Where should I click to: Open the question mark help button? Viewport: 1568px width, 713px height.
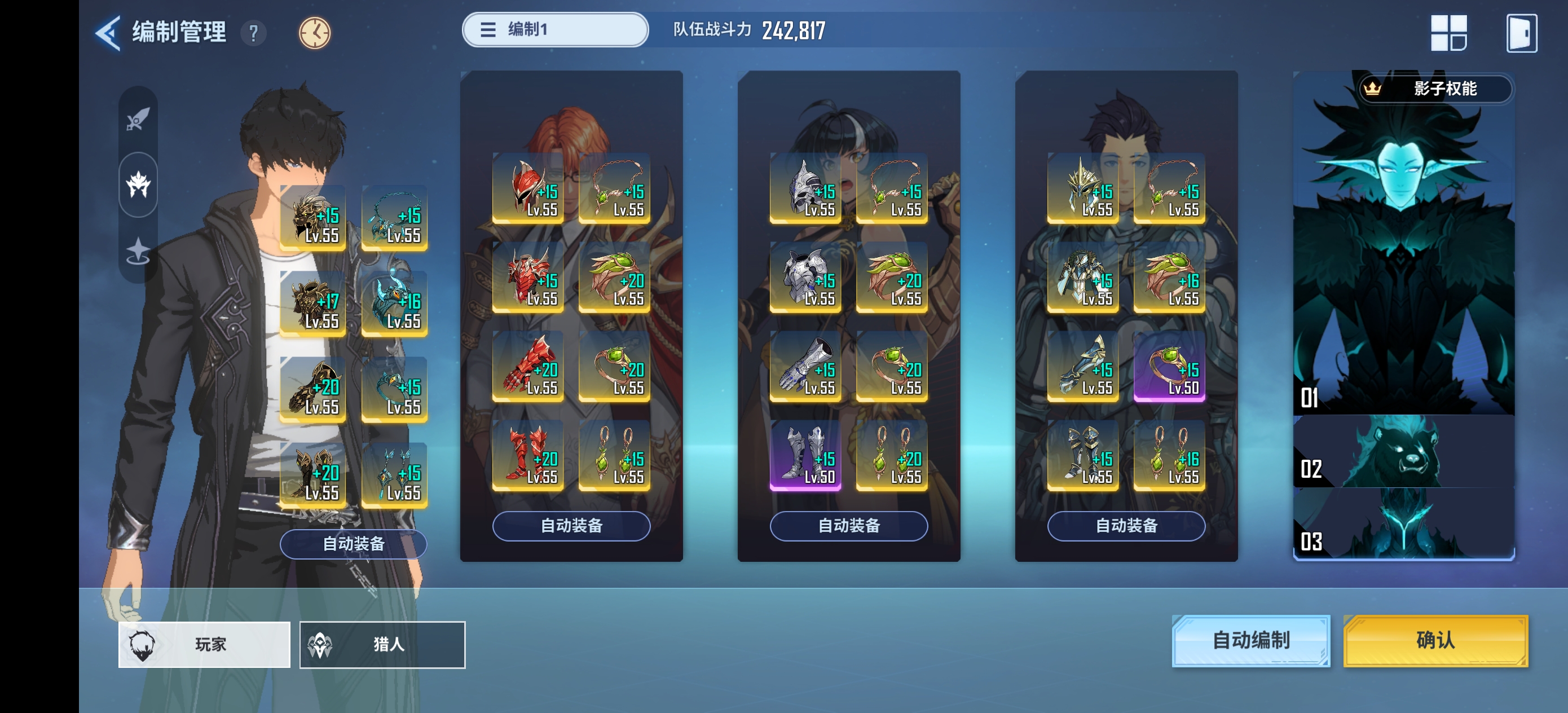point(253,32)
